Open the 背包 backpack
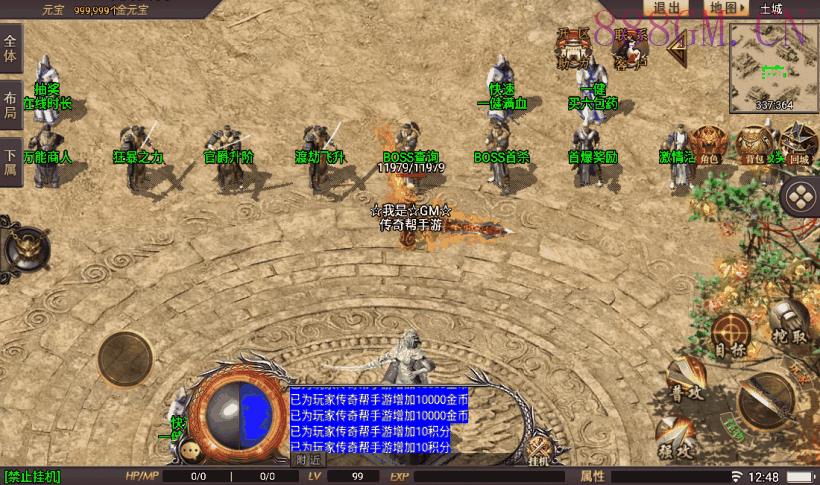 pos(754,145)
